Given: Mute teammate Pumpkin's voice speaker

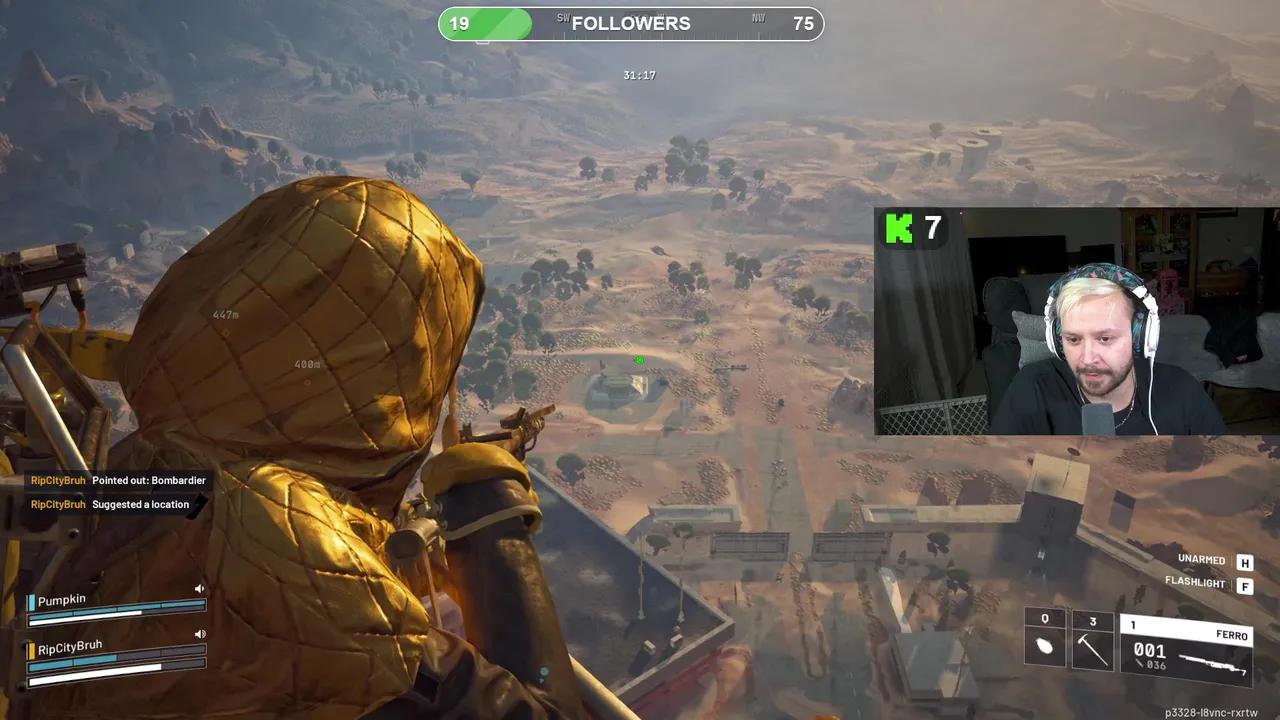Looking at the screenshot, I should [x=199, y=588].
